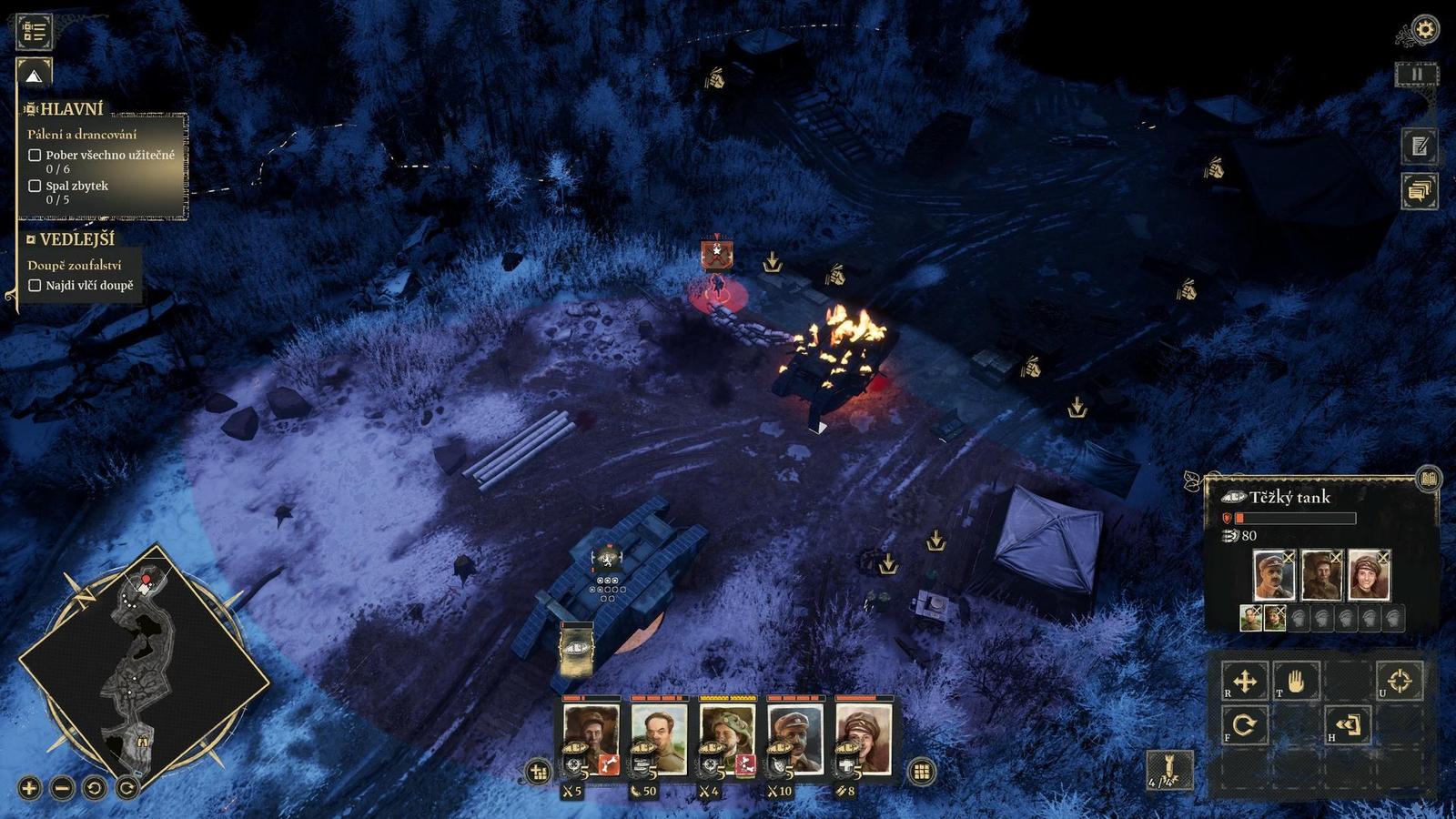The height and width of the screenshot is (819, 1456).
Task: Activate the exit vehicle command
Action: click(1348, 725)
